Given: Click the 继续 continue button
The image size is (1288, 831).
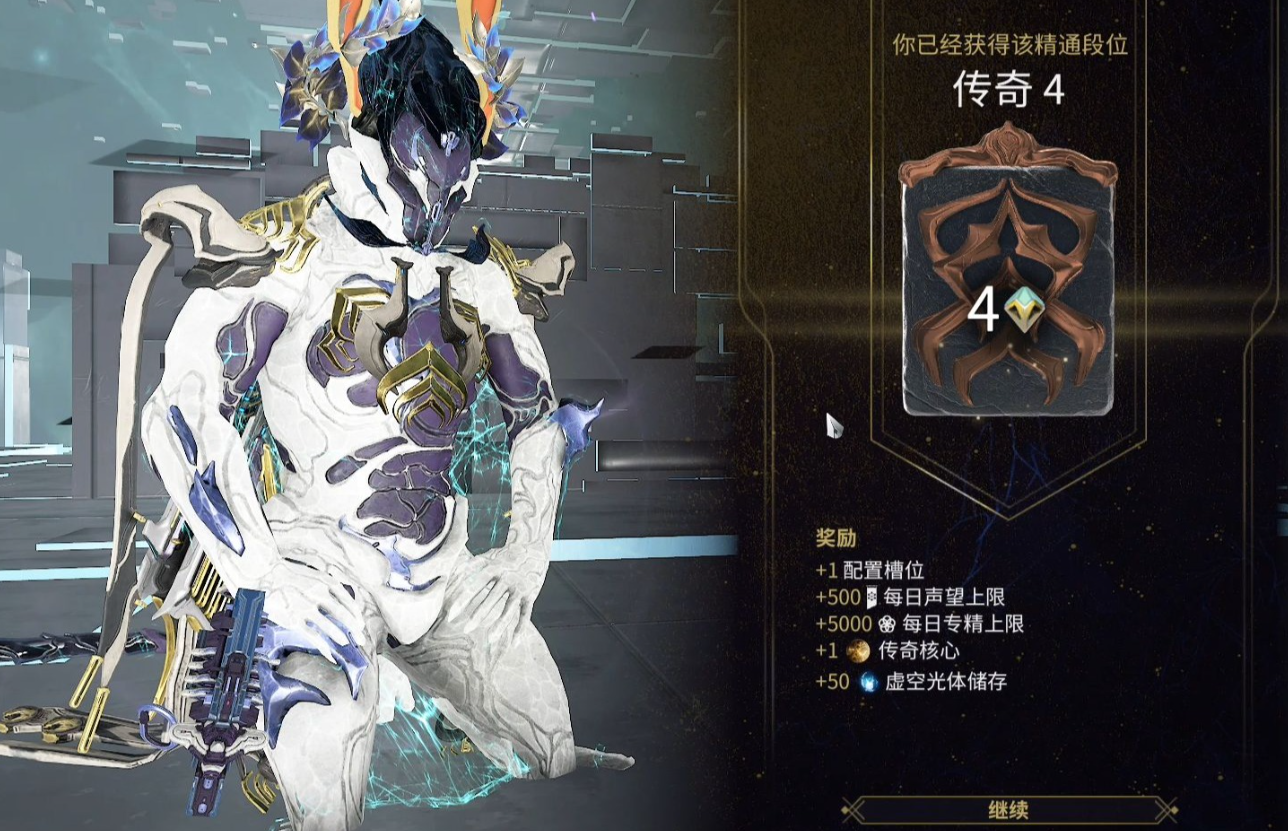Looking at the screenshot, I should (1007, 810).
